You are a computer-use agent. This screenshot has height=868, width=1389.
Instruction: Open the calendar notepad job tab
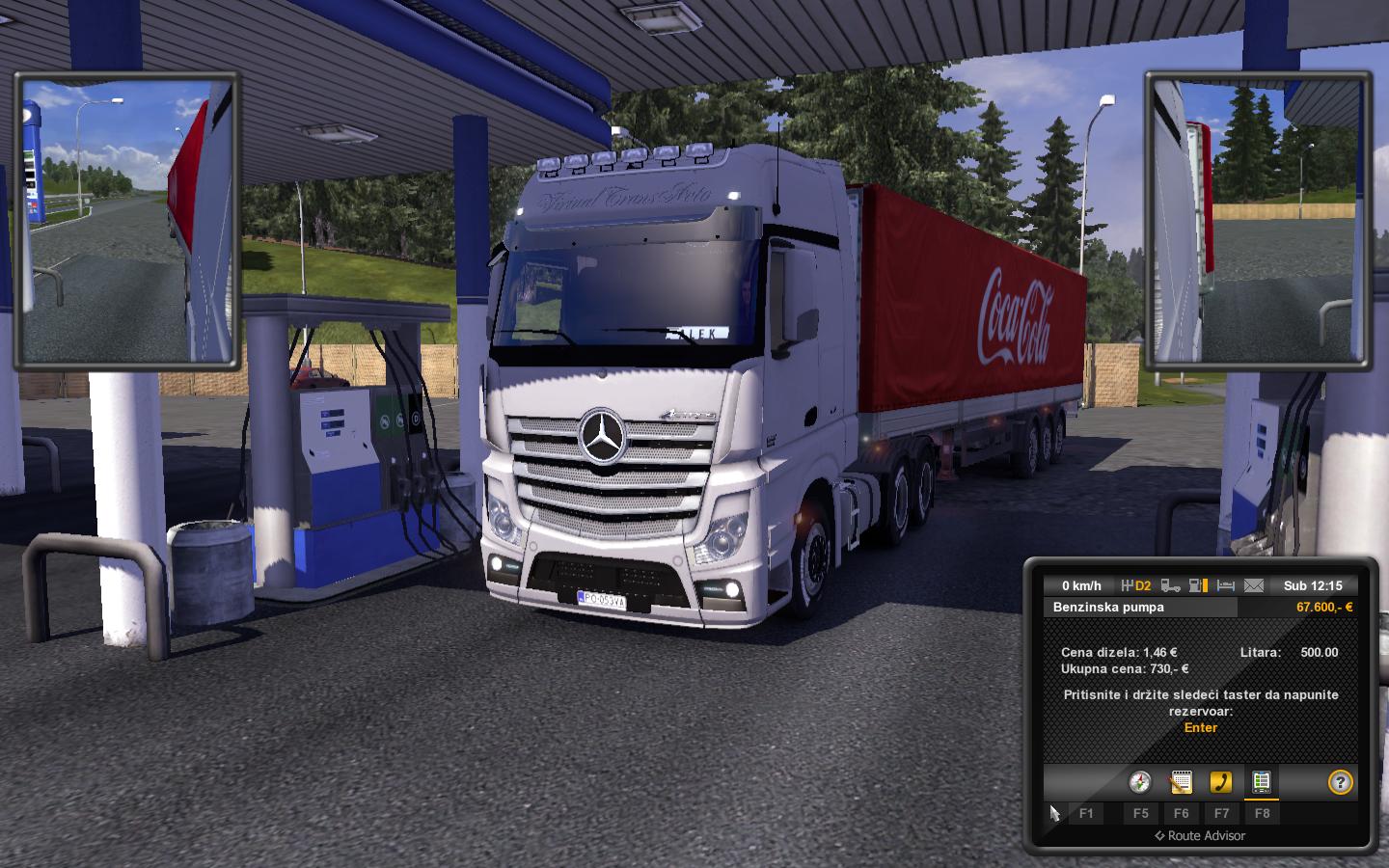click(x=1181, y=781)
